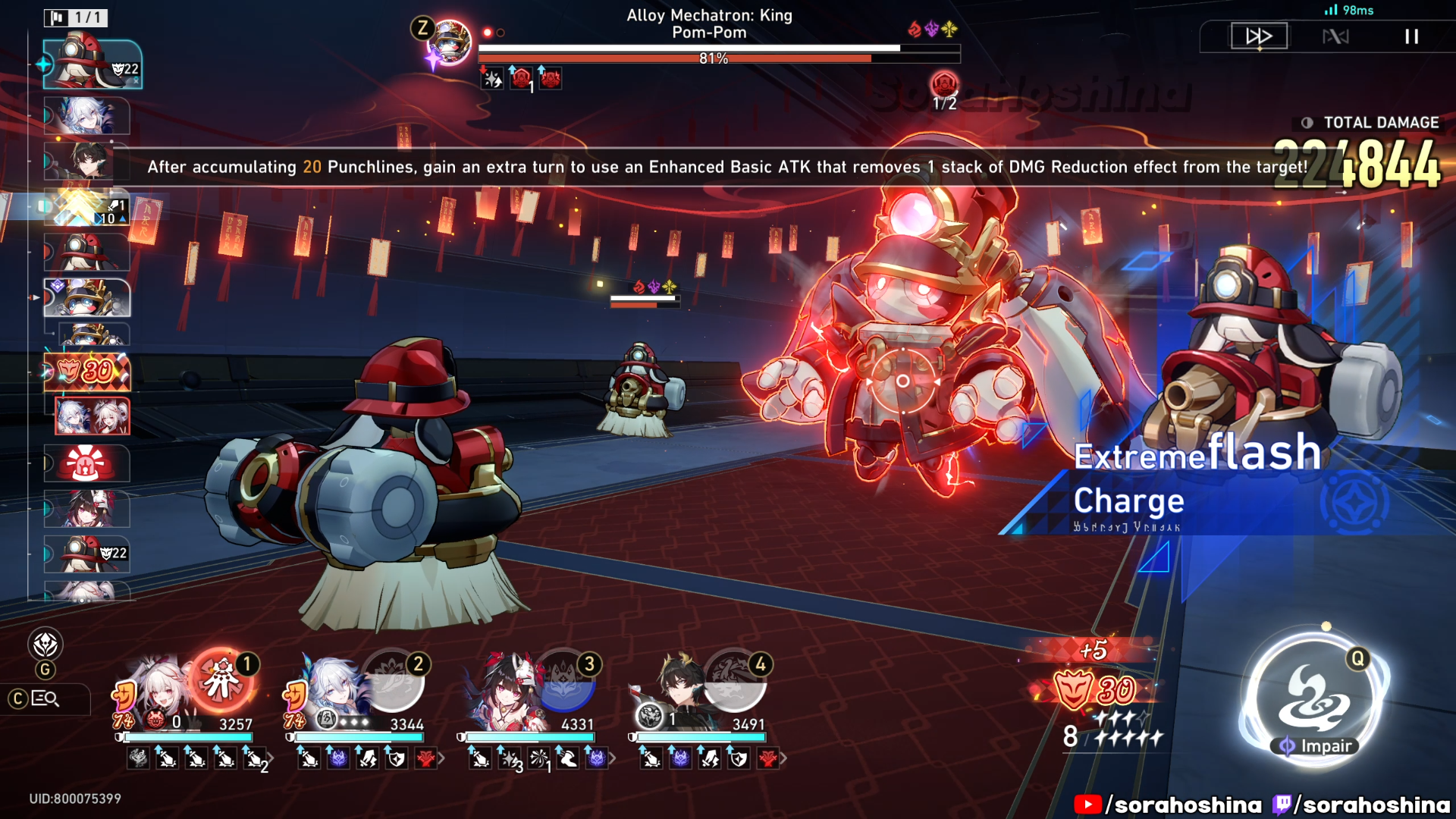Pause the battle

1411,36
